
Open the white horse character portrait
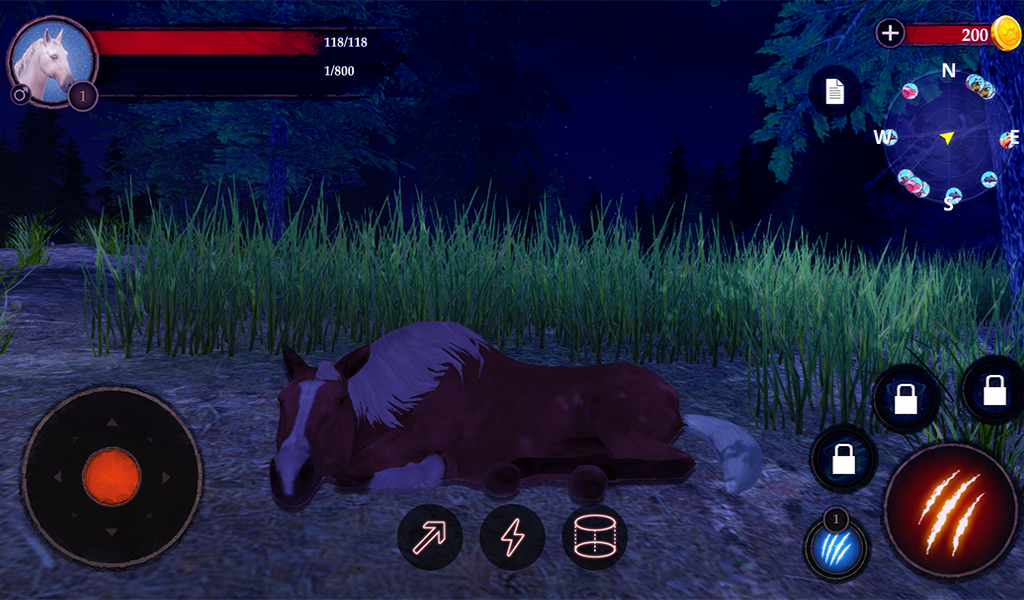[x=52, y=60]
